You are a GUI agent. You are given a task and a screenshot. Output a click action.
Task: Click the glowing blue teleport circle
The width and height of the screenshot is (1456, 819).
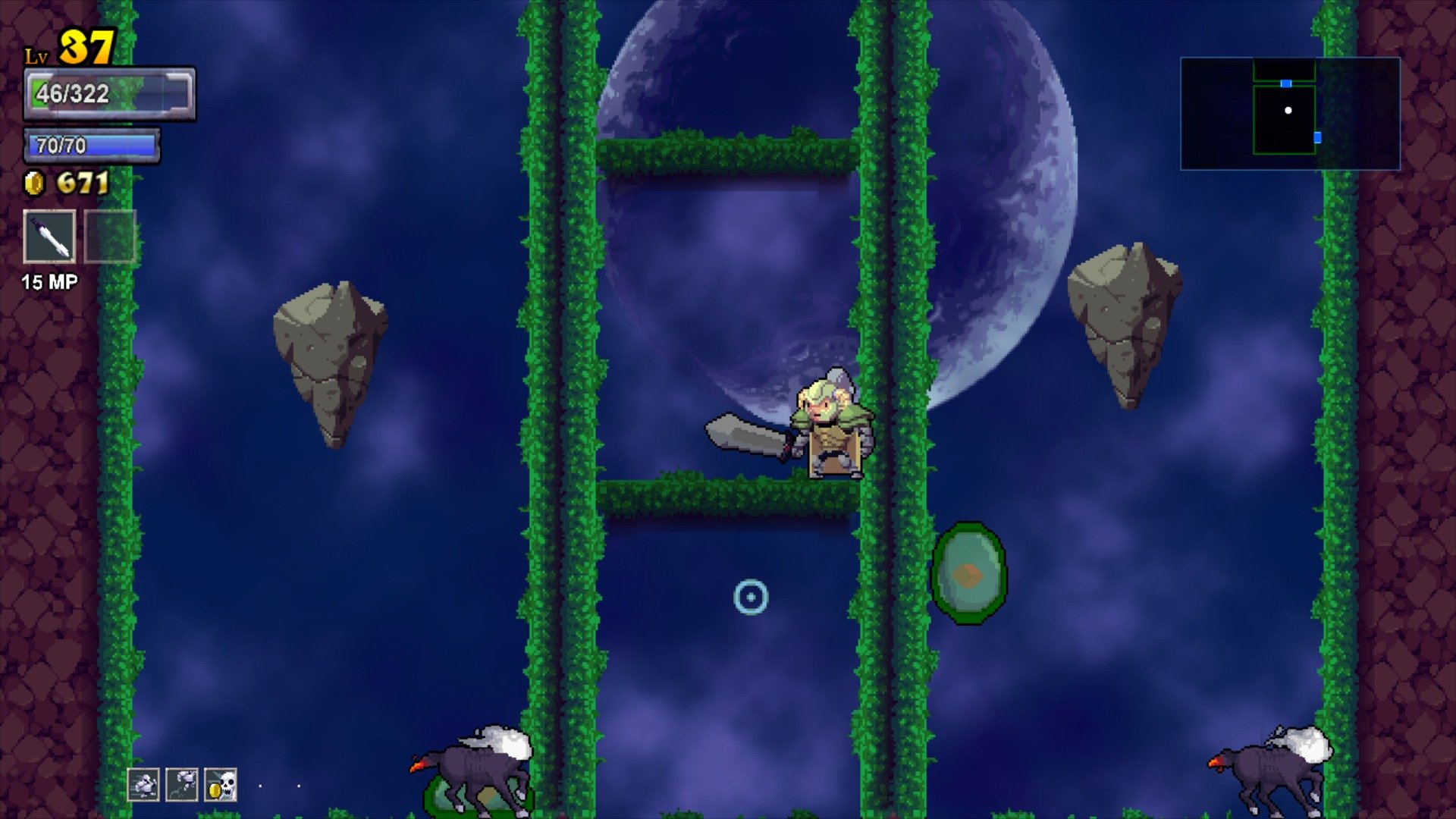point(752,598)
